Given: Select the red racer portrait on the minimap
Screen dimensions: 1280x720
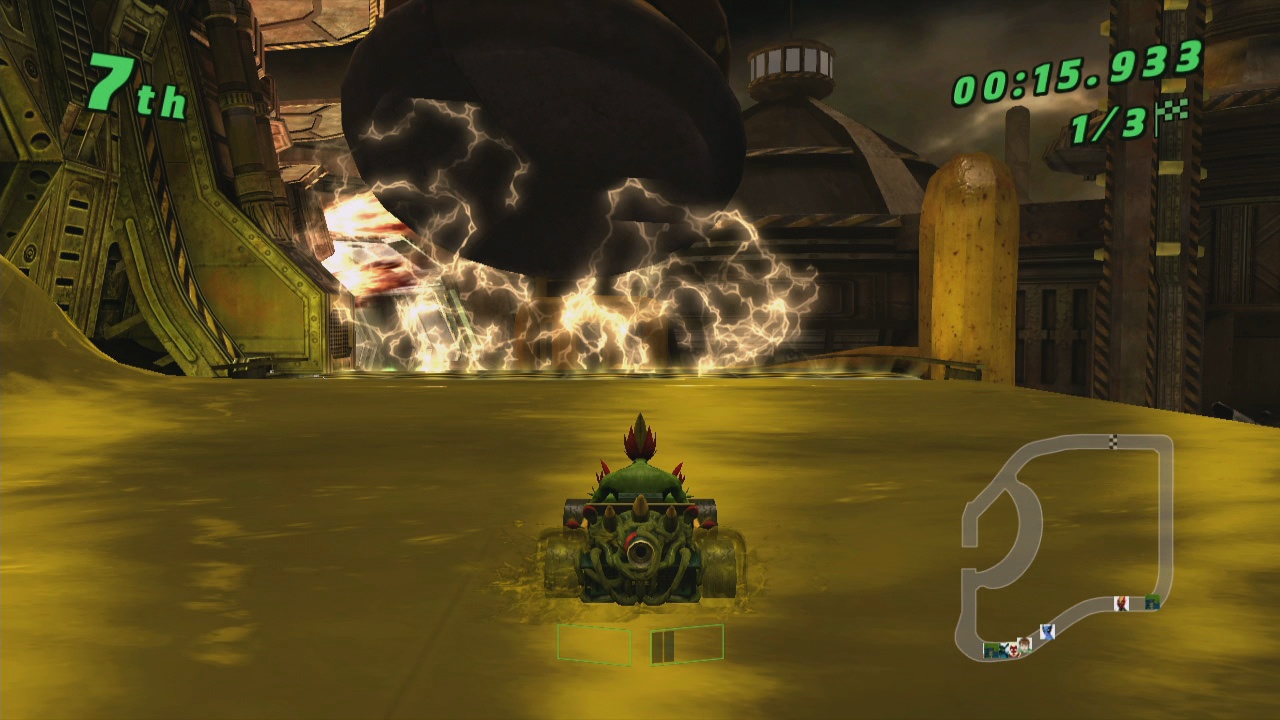Looking at the screenshot, I should coord(1121,603).
